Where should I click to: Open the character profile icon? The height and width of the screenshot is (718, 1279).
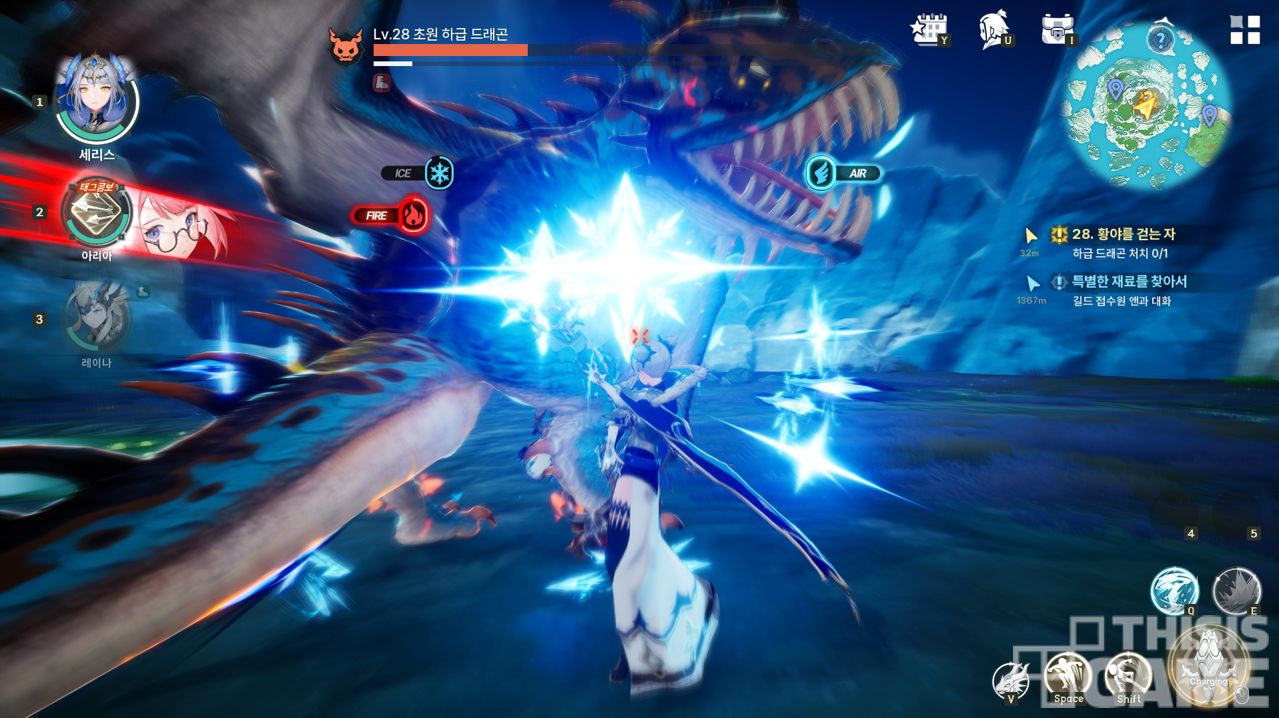(994, 30)
